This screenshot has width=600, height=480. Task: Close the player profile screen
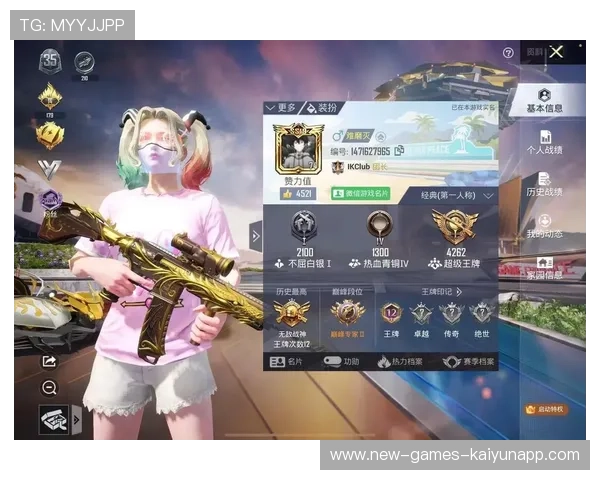coord(556,52)
